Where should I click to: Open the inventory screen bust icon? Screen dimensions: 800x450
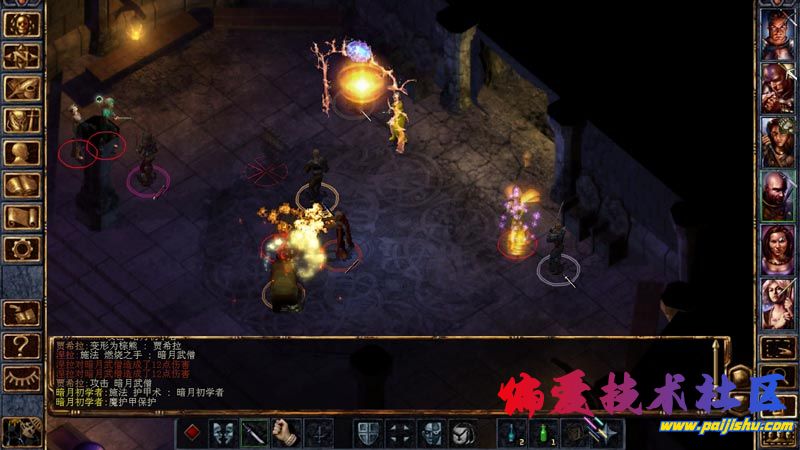point(22,152)
